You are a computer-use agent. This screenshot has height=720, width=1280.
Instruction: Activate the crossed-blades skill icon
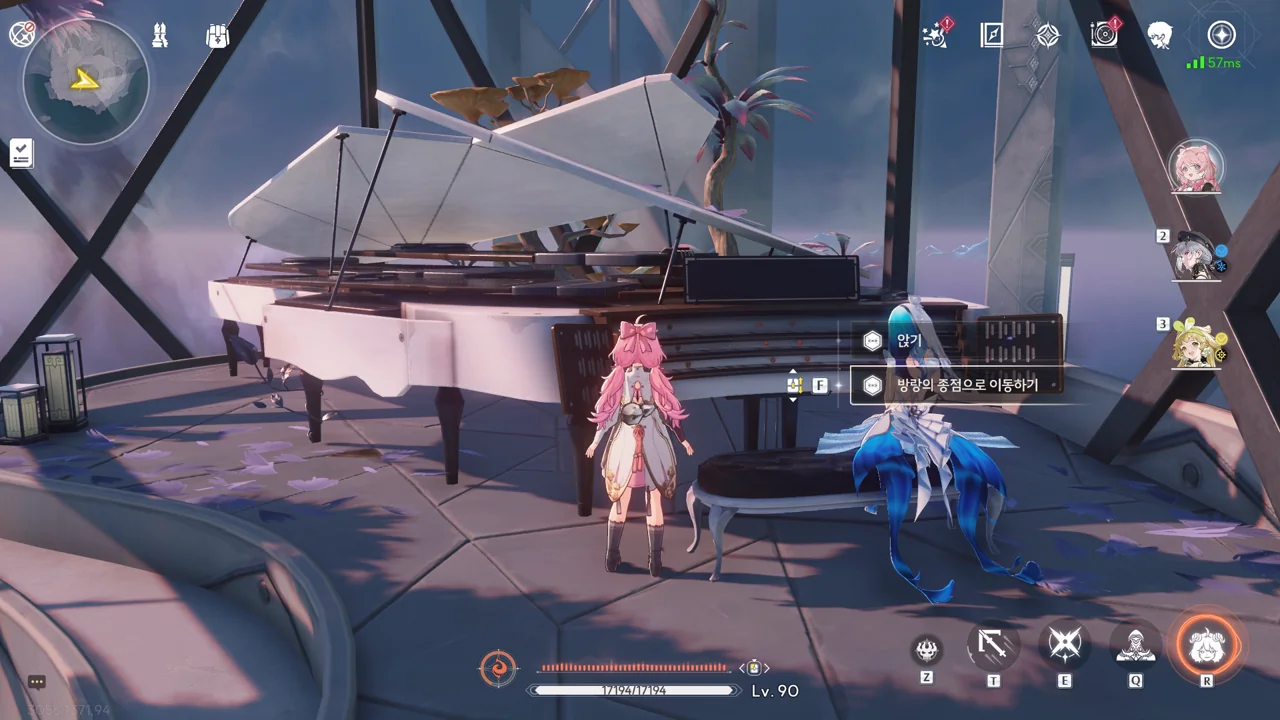tap(1065, 645)
